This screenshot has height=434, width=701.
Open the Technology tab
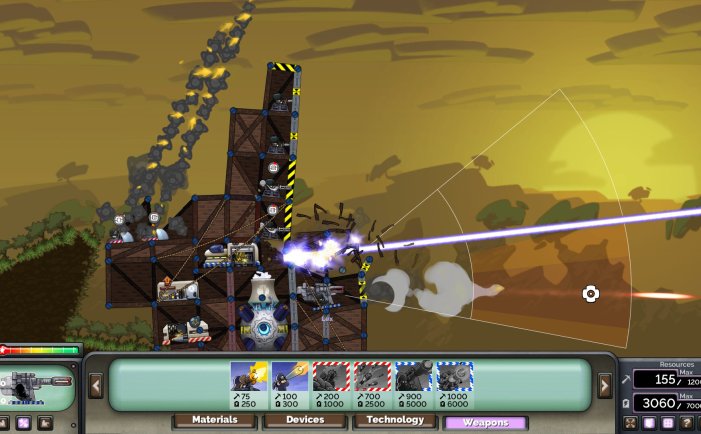[x=395, y=422]
